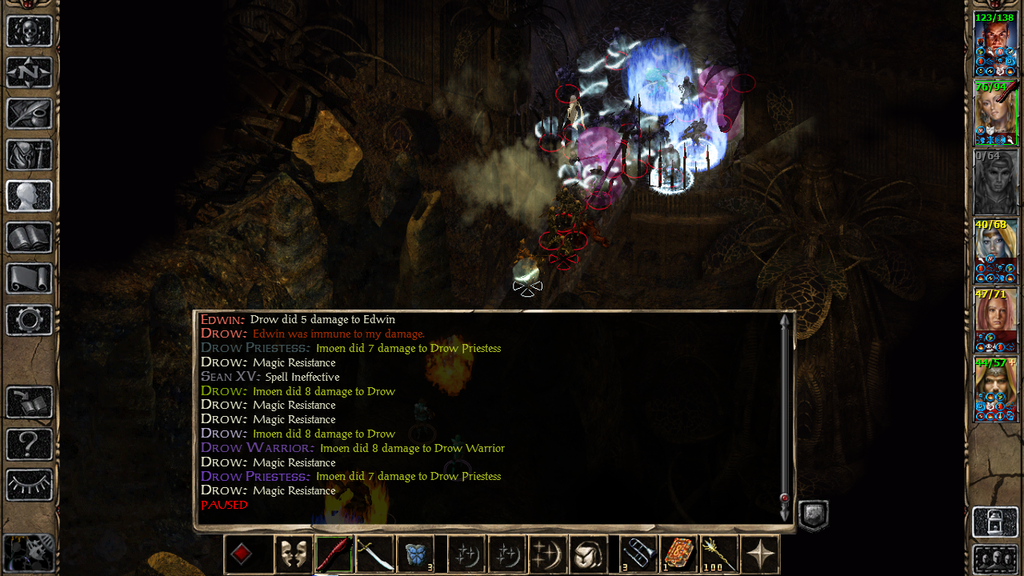Image resolution: width=1024 pixels, height=576 pixels.
Task: Open the priest scroll button
Action: (29, 278)
